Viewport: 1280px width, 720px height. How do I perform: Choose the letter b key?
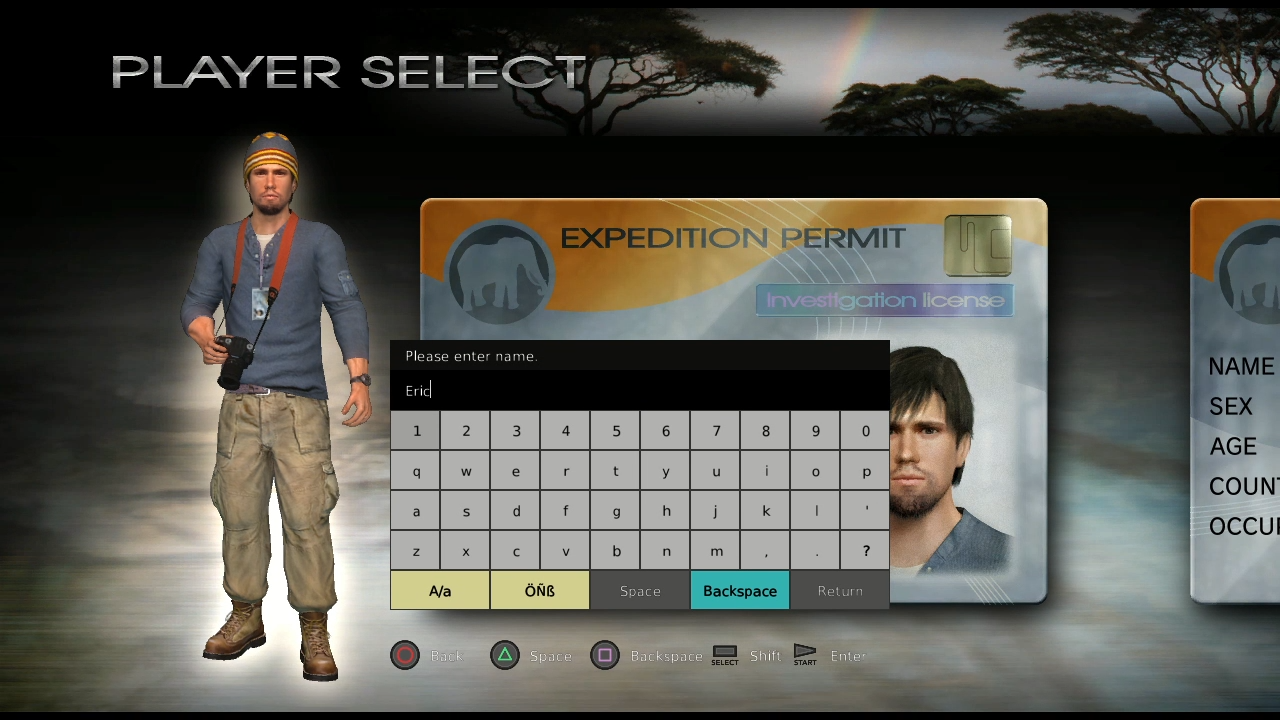coord(616,551)
